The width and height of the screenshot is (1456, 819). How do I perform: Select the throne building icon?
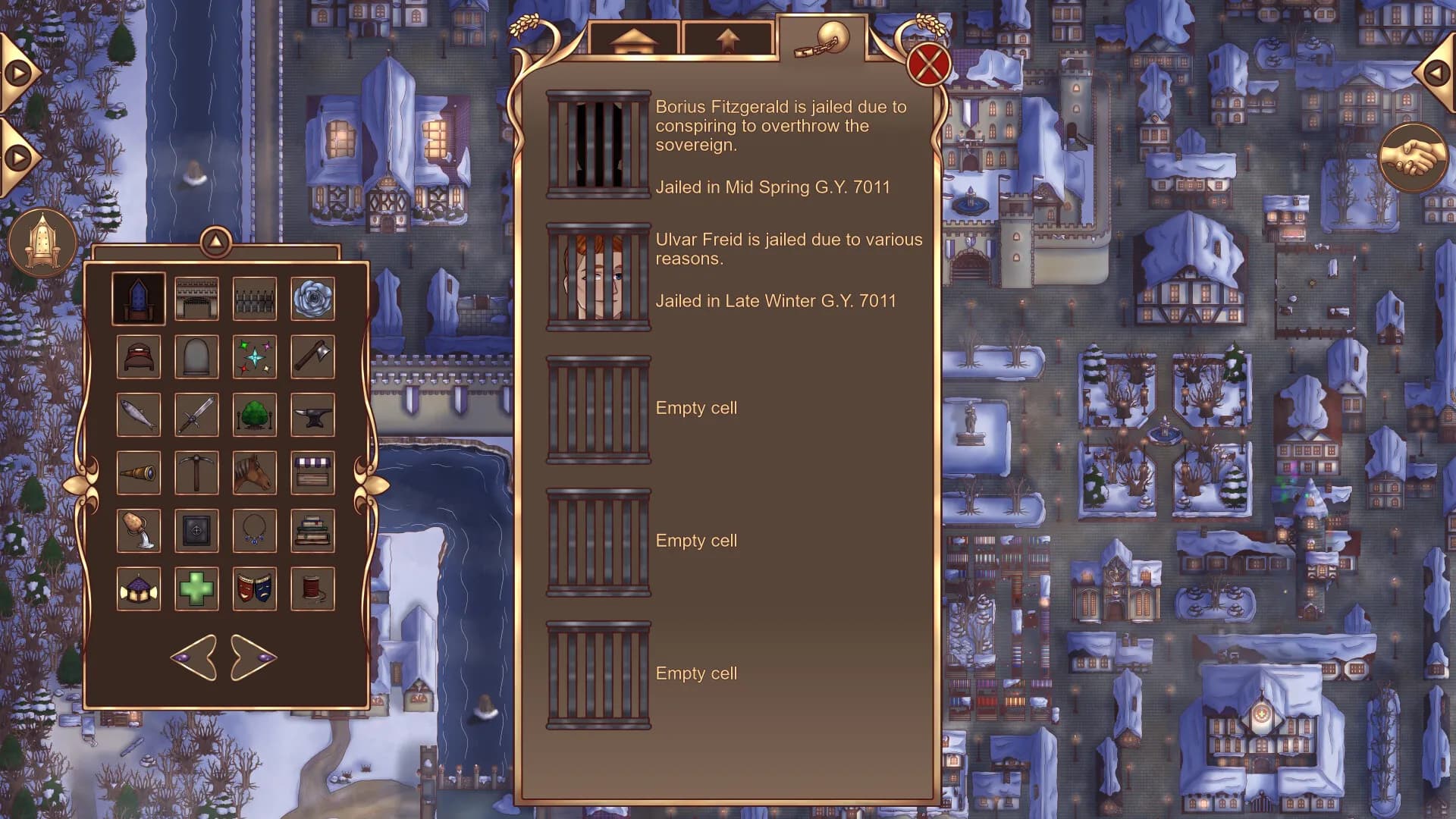pyautogui.click(x=139, y=297)
